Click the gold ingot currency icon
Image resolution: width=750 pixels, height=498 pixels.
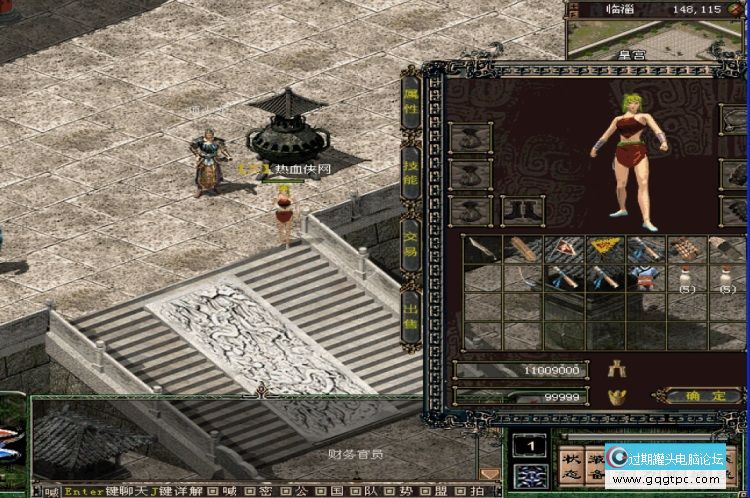pos(616,397)
